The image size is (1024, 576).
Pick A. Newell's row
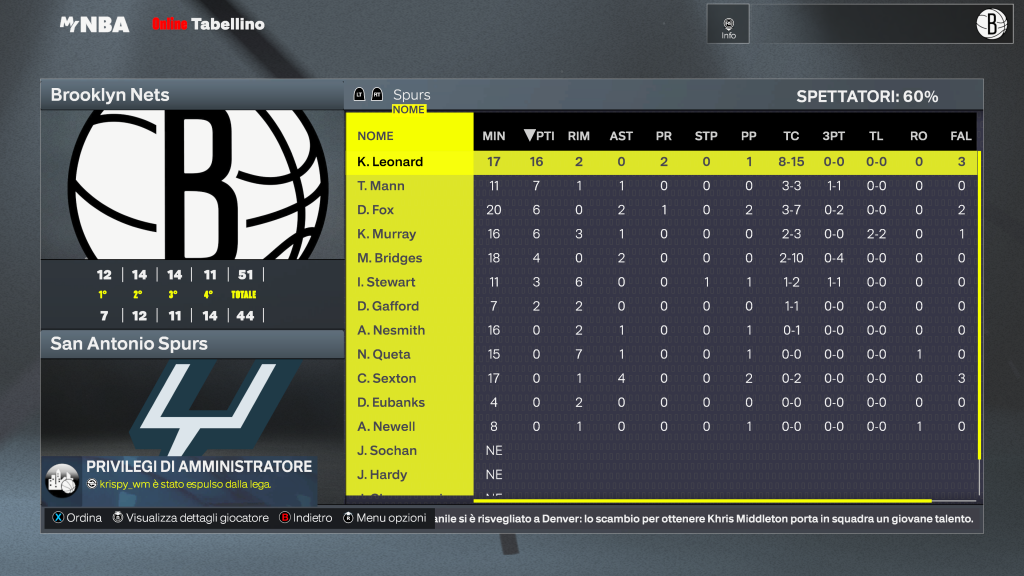(386, 426)
